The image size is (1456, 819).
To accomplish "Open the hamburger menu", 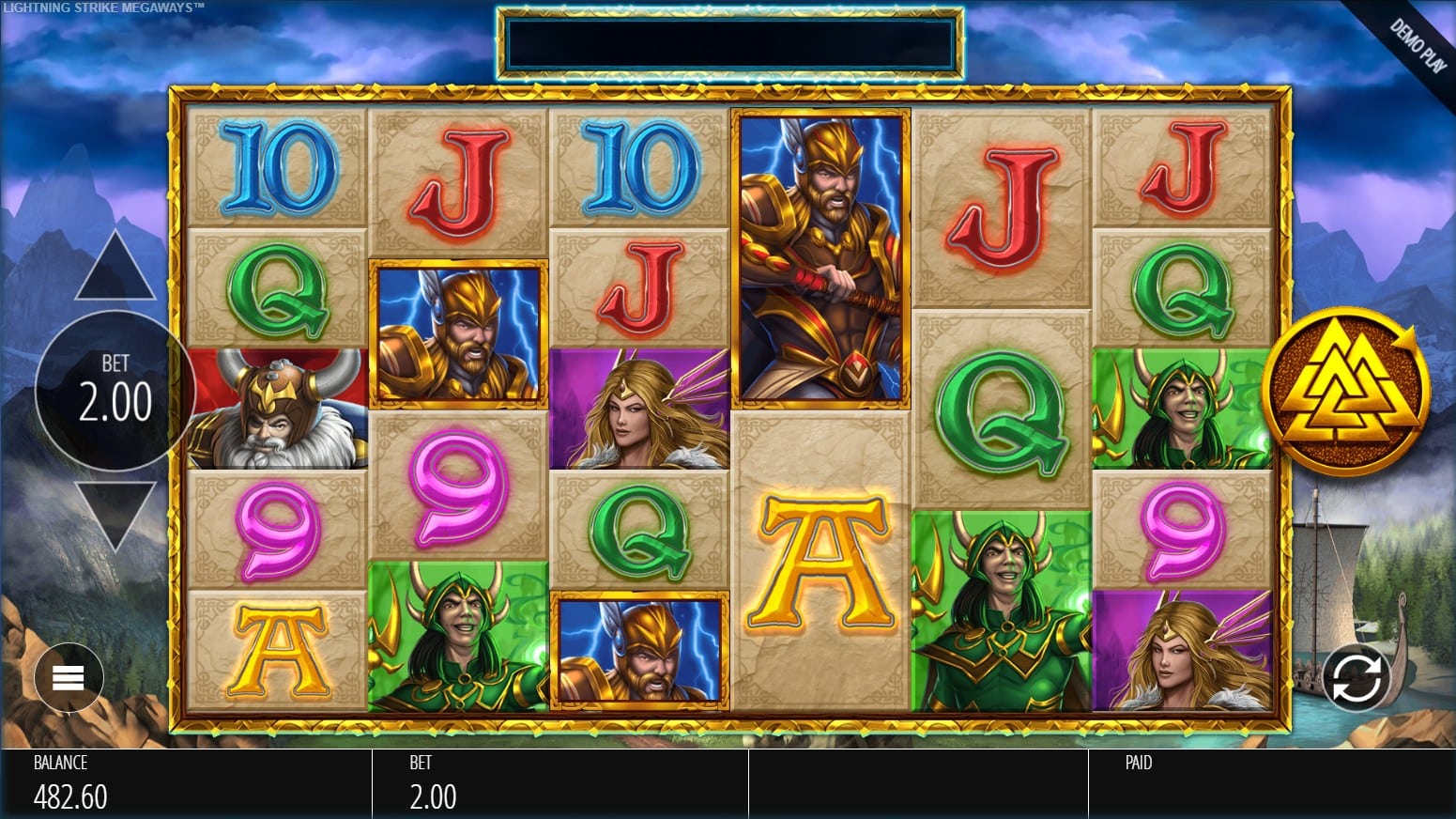I will 69,677.
